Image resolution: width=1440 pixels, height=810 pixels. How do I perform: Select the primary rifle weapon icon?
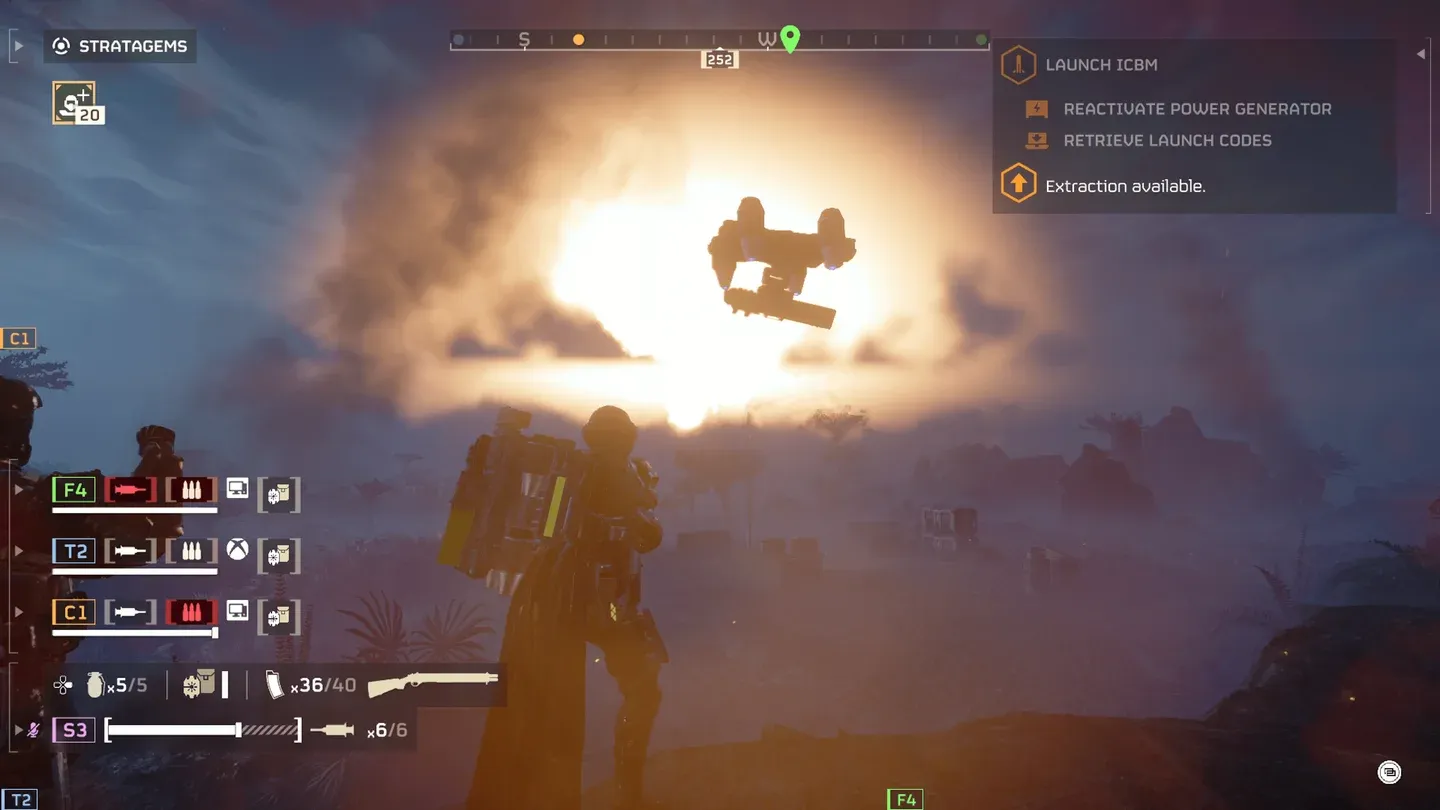click(x=433, y=684)
